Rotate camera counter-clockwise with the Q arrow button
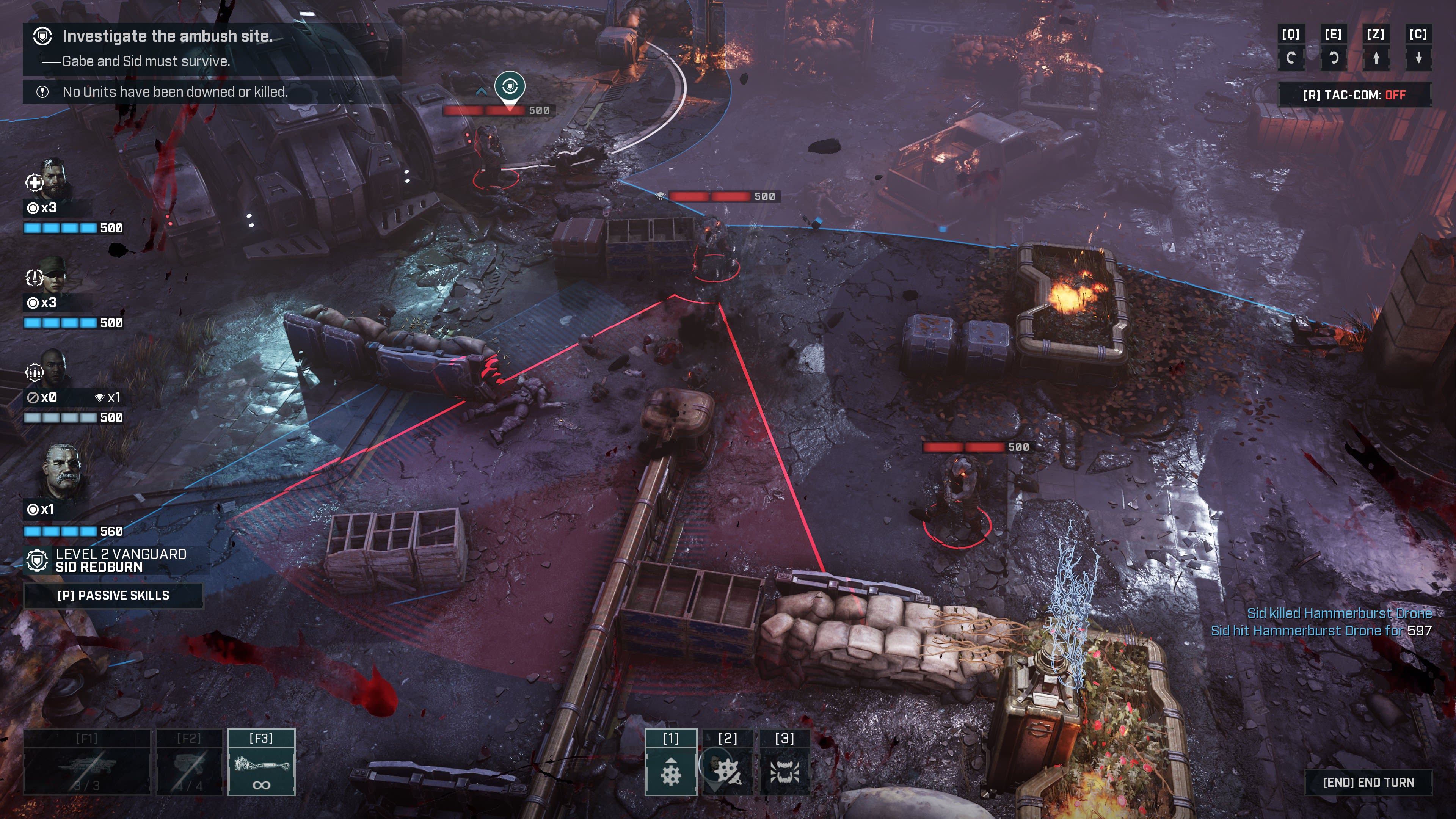 (x=1291, y=58)
